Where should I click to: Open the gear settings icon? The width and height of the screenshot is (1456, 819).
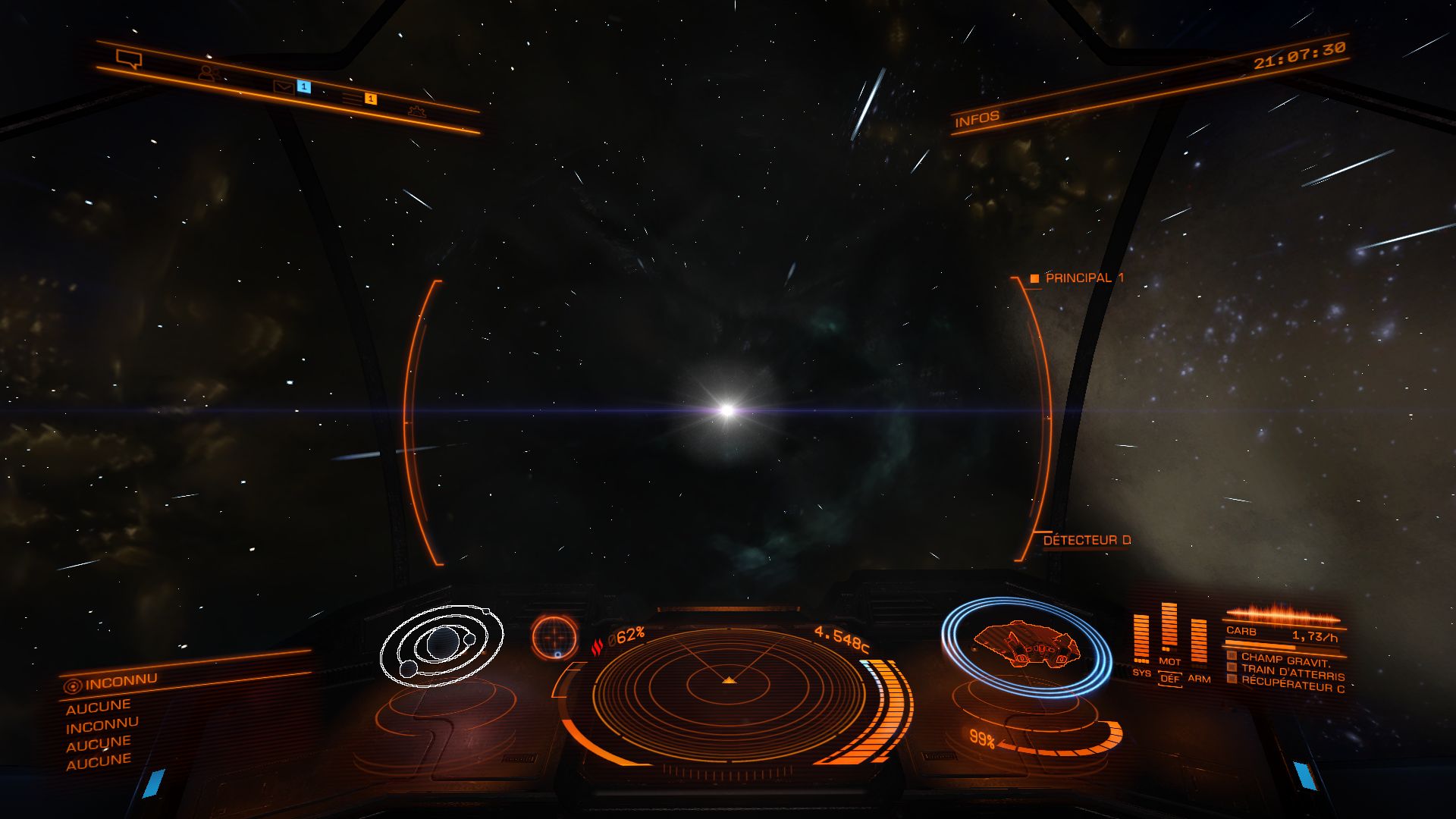[x=416, y=111]
